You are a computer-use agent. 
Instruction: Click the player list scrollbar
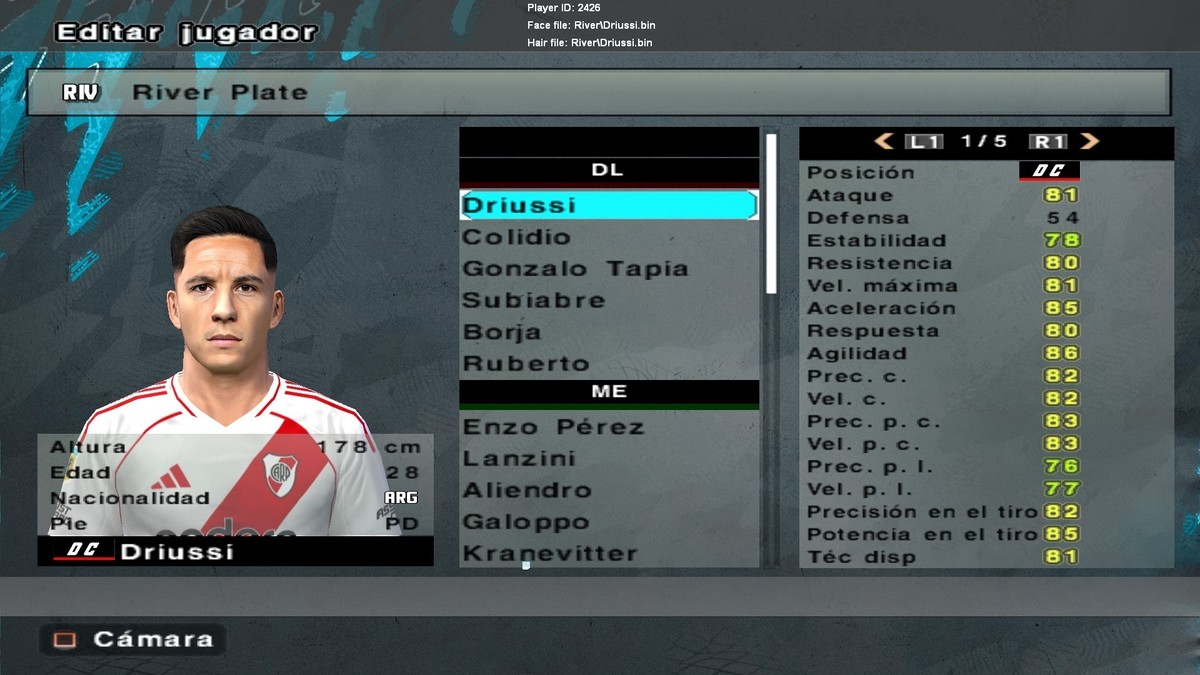[x=771, y=214]
